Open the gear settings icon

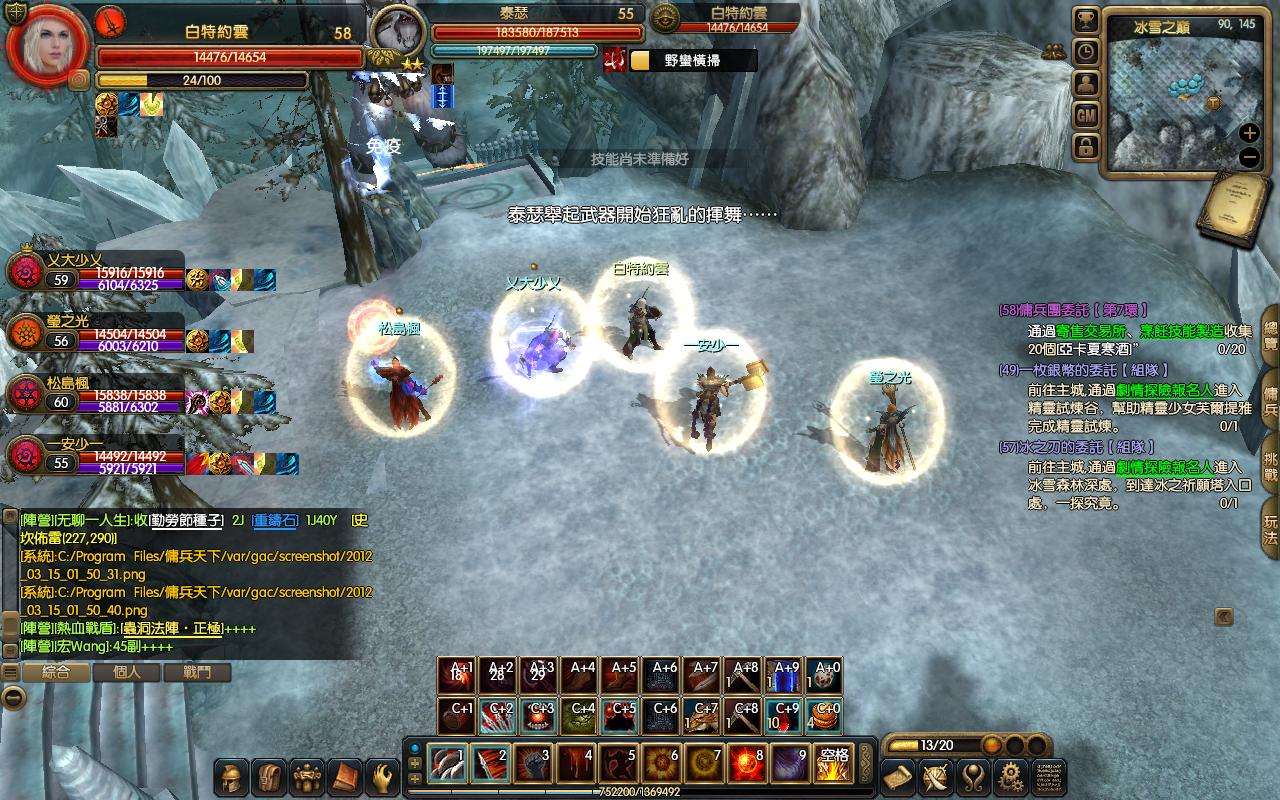coord(1010,777)
